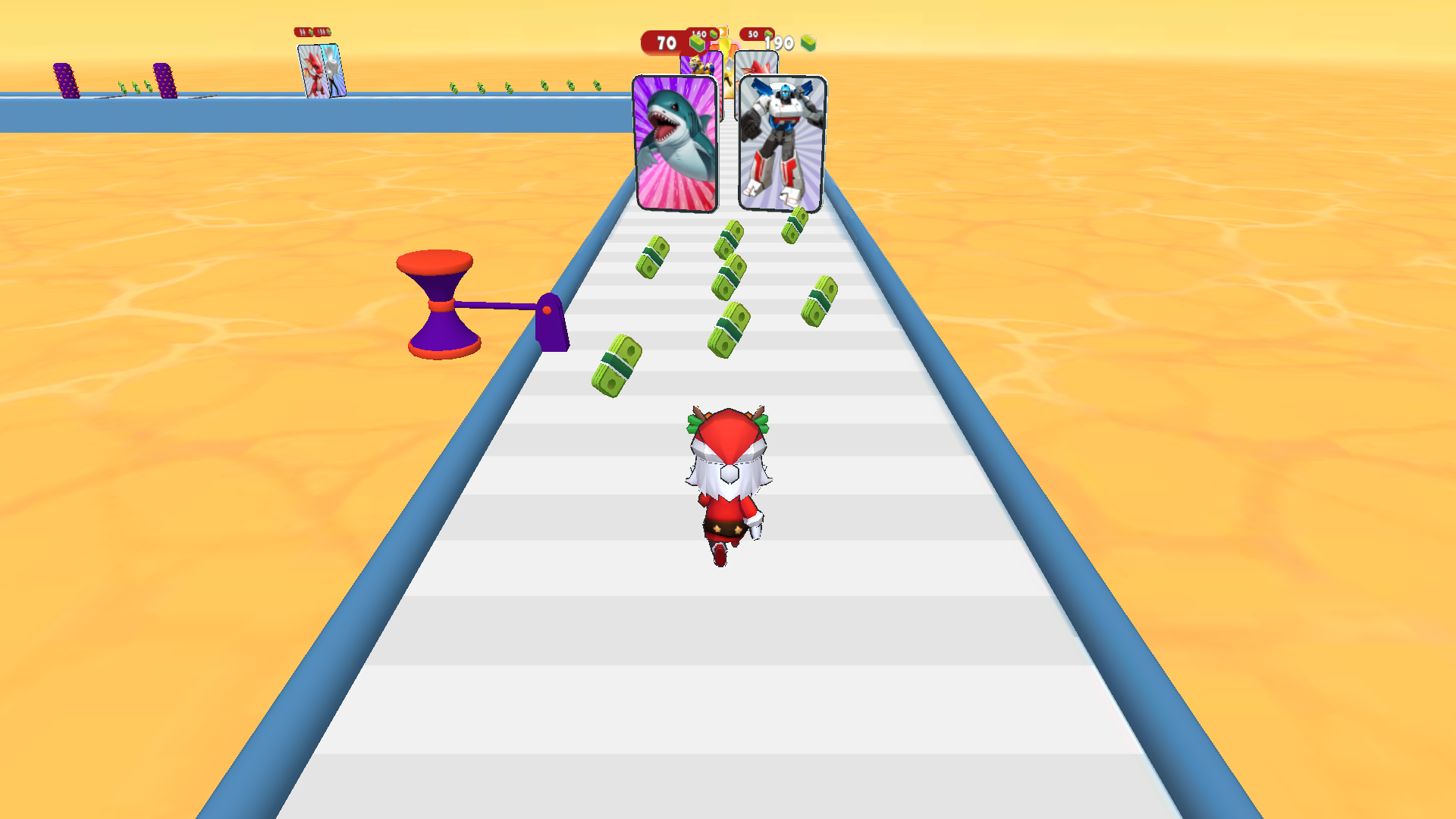Tap the 70 cash price tag
1456x819 pixels.
point(665,42)
